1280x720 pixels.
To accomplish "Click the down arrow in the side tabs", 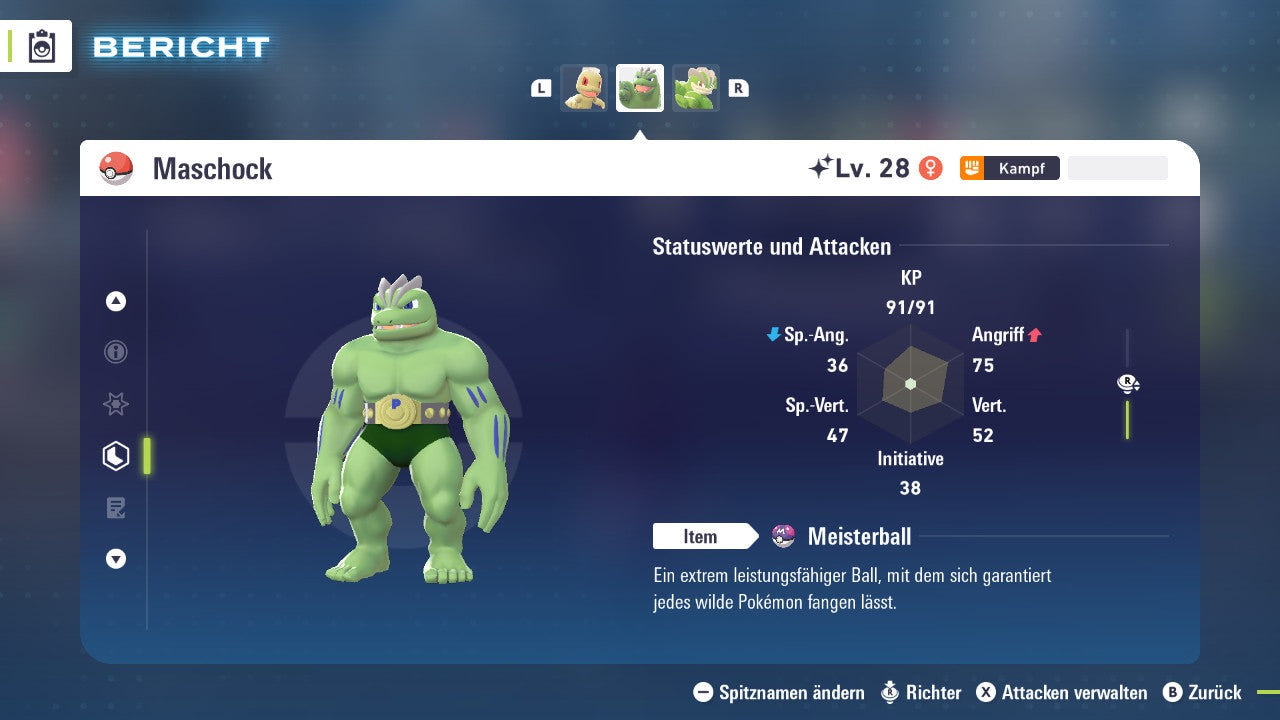I will click(116, 559).
